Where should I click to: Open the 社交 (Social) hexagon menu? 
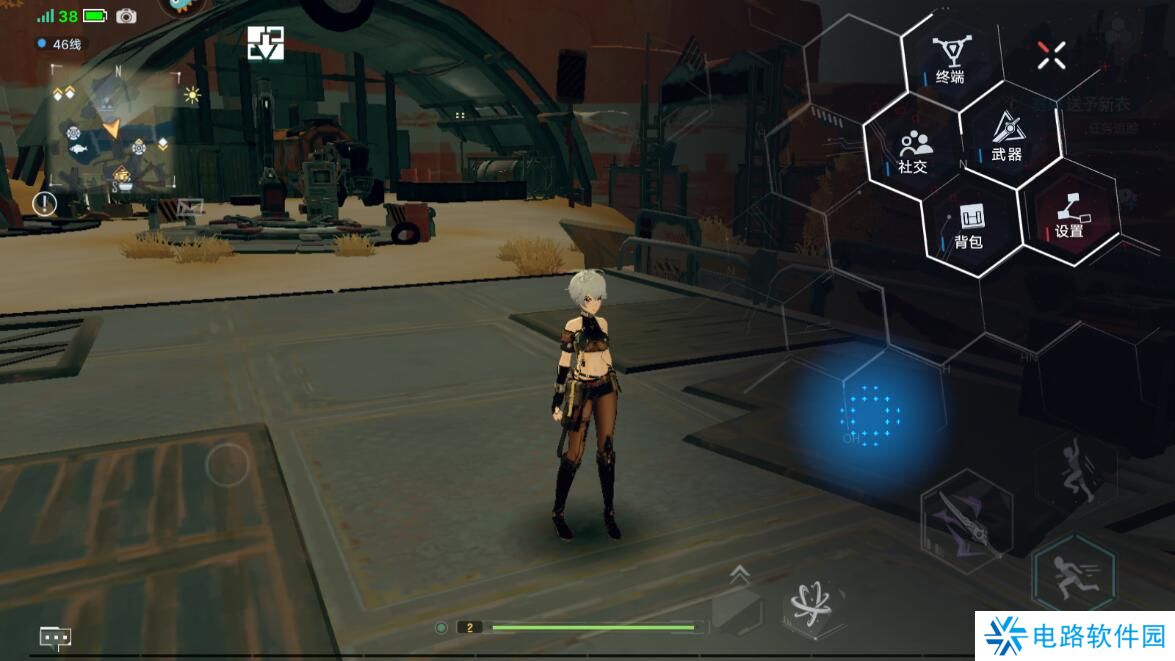913,152
